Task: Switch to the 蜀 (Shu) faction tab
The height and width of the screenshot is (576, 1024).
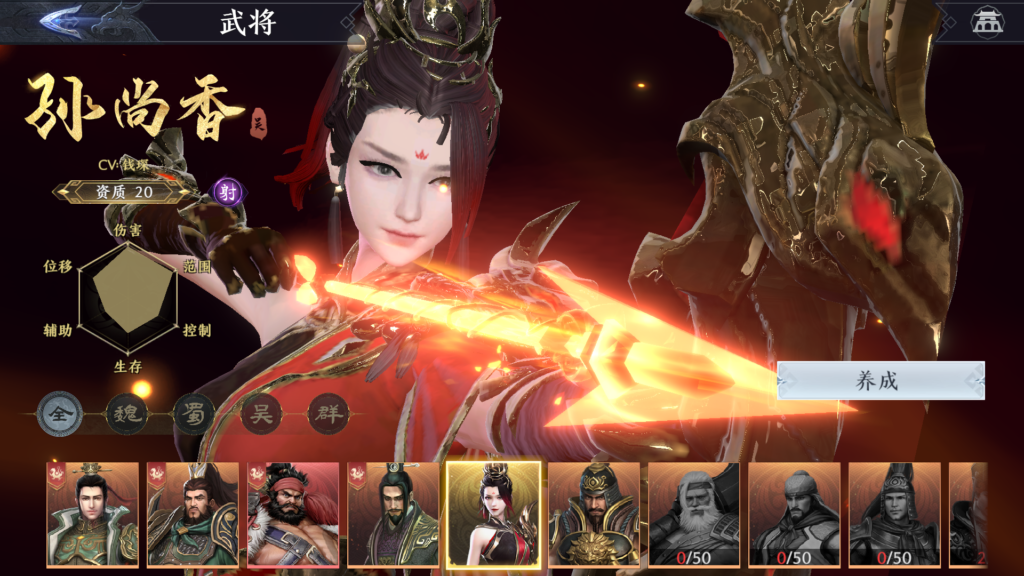Action: 193,414
